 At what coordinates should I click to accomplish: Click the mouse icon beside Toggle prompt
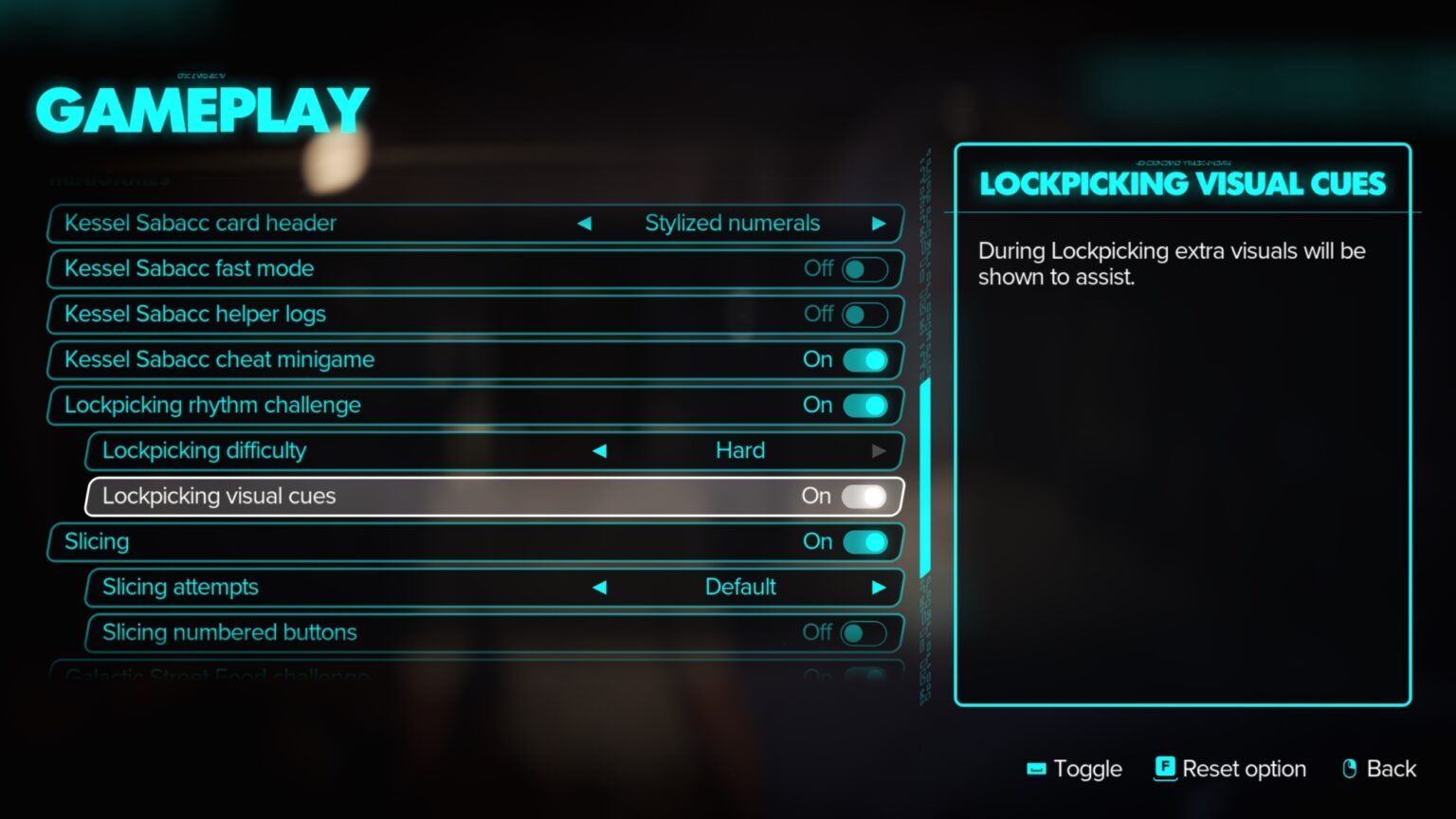coord(1036,769)
